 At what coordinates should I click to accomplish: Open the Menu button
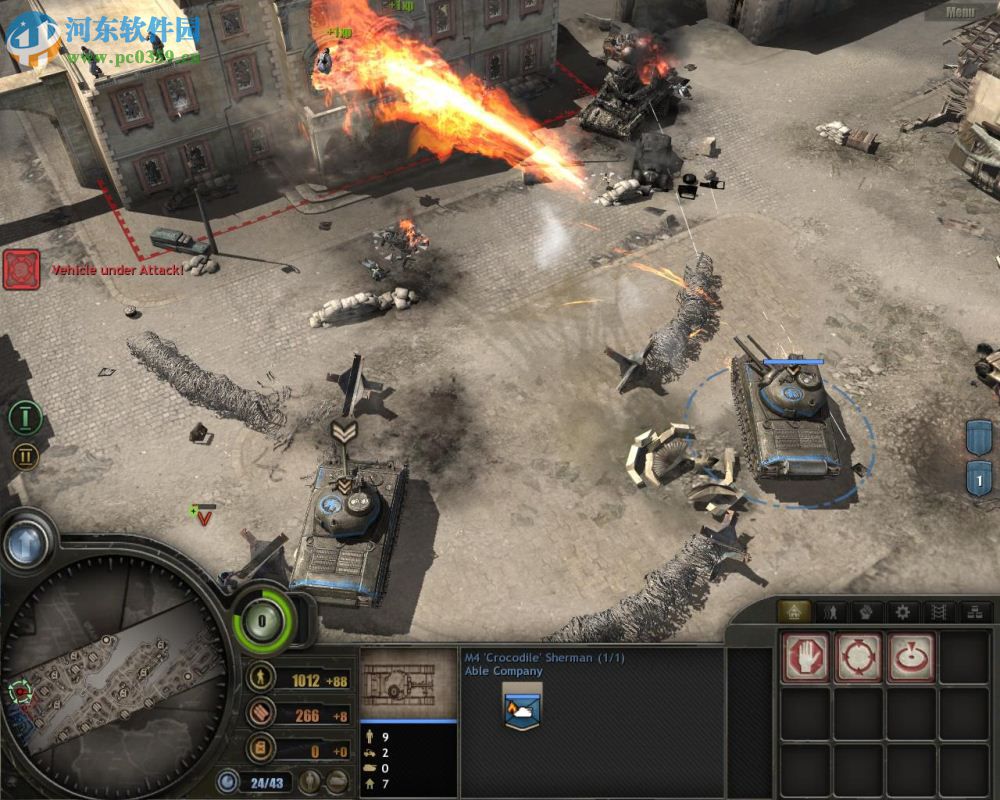(x=959, y=12)
